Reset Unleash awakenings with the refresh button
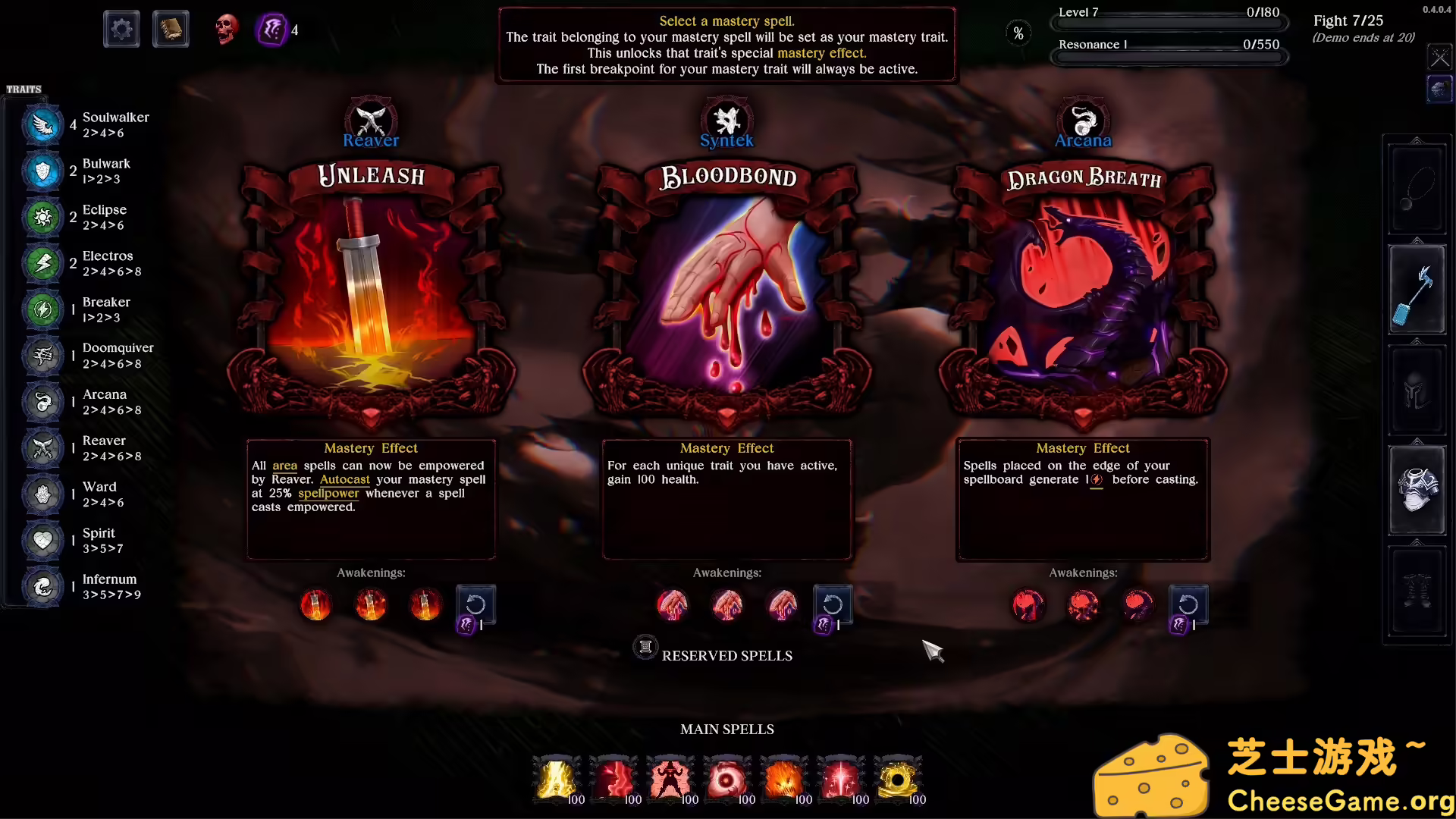Viewport: 1456px width, 819px height. 475,604
